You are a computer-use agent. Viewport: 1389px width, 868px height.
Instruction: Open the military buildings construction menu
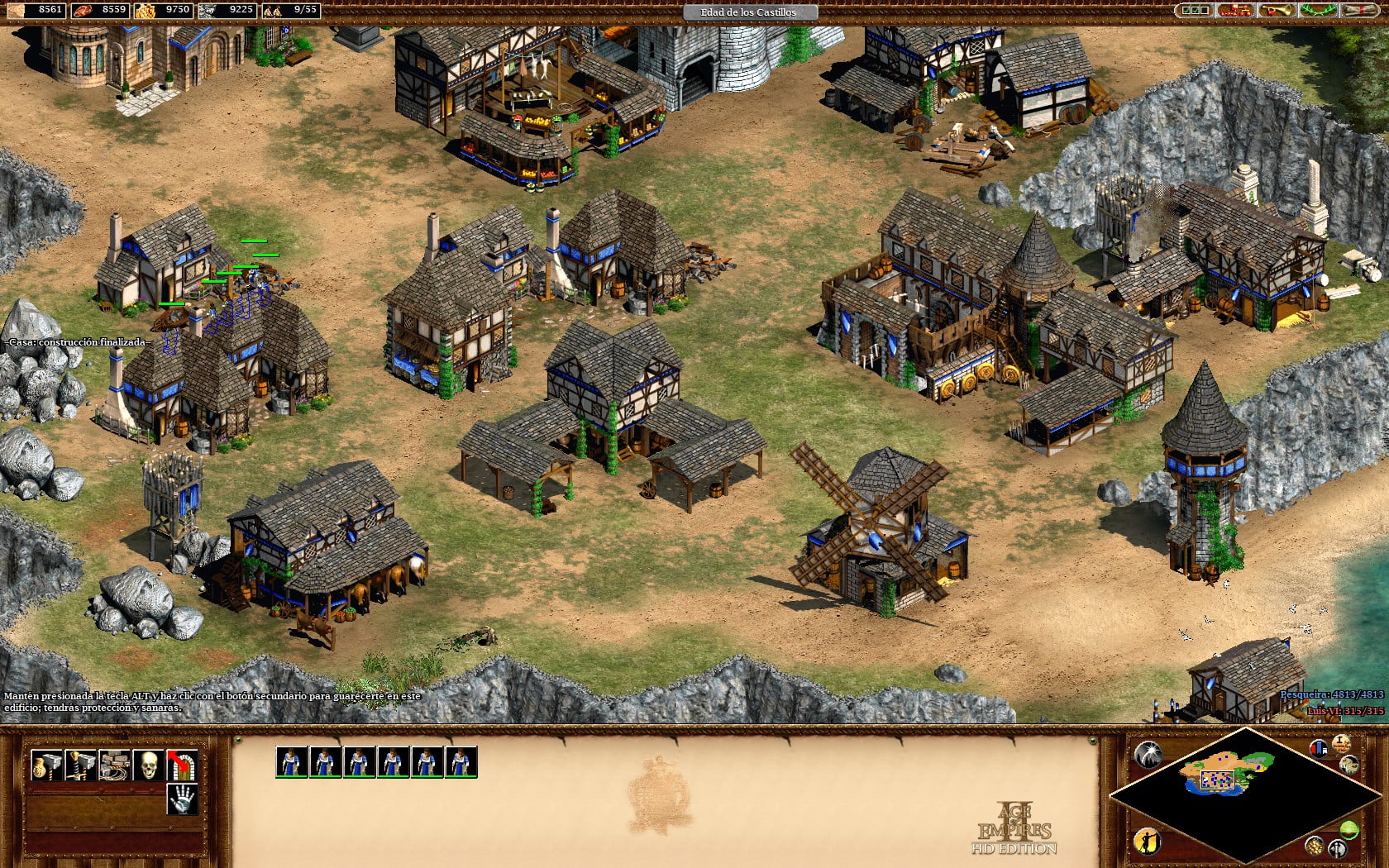pos(81,765)
